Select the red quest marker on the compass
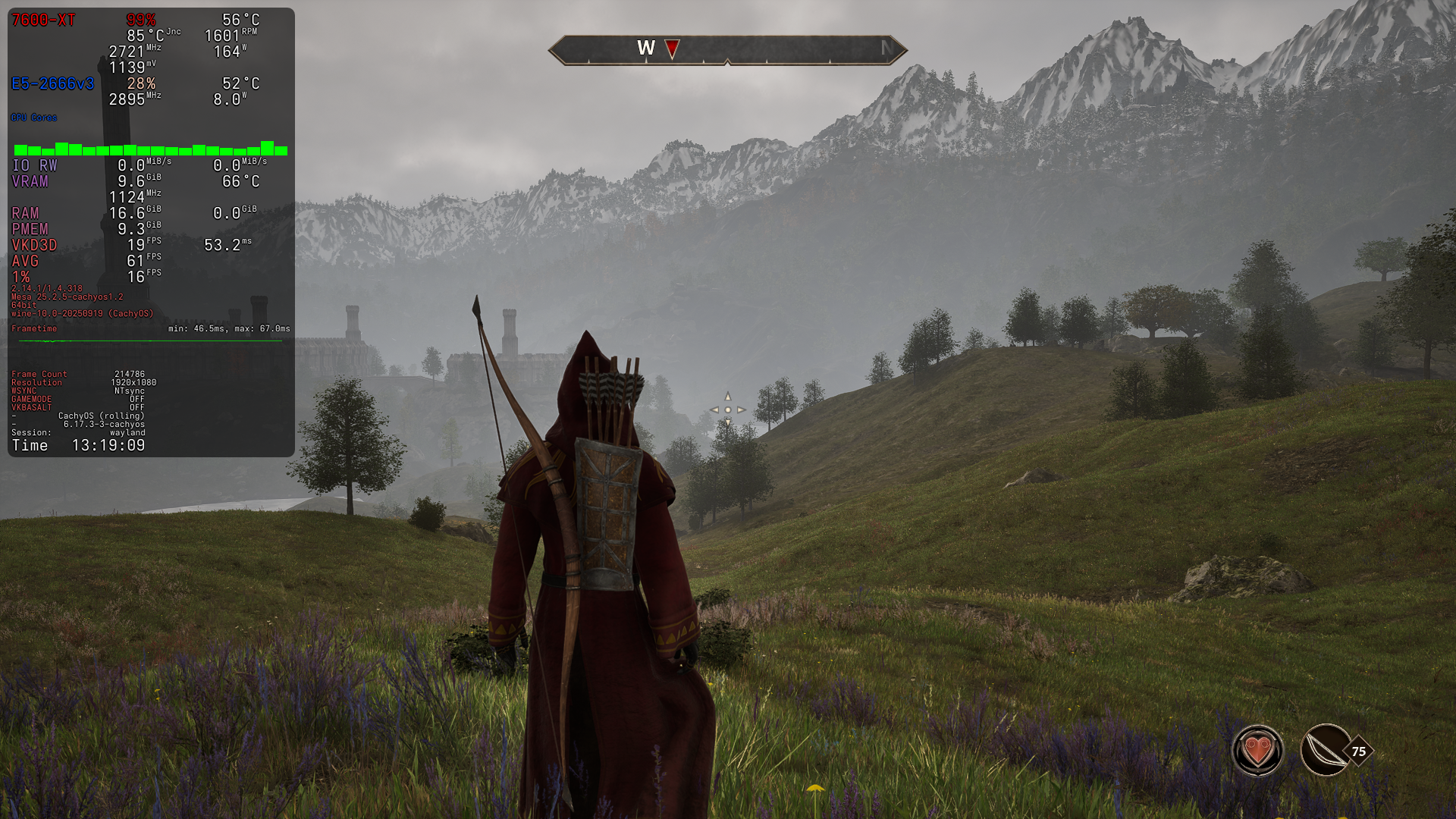Viewport: 1456px width, 819px height. tap(672, 49)
